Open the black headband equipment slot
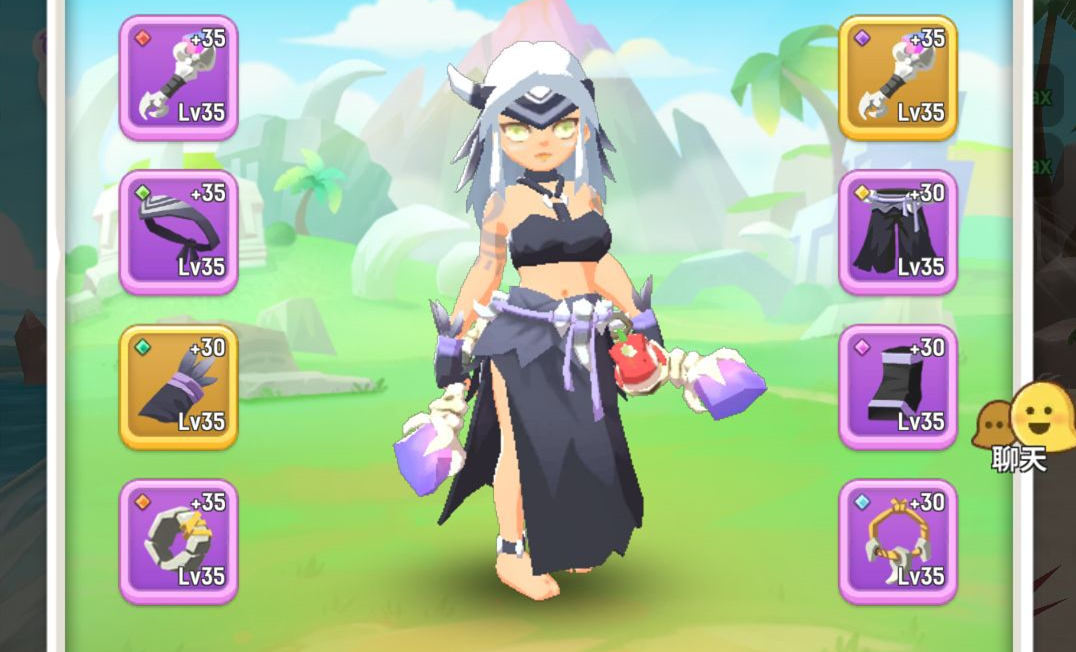1076x652 pixels. (178, 232)
